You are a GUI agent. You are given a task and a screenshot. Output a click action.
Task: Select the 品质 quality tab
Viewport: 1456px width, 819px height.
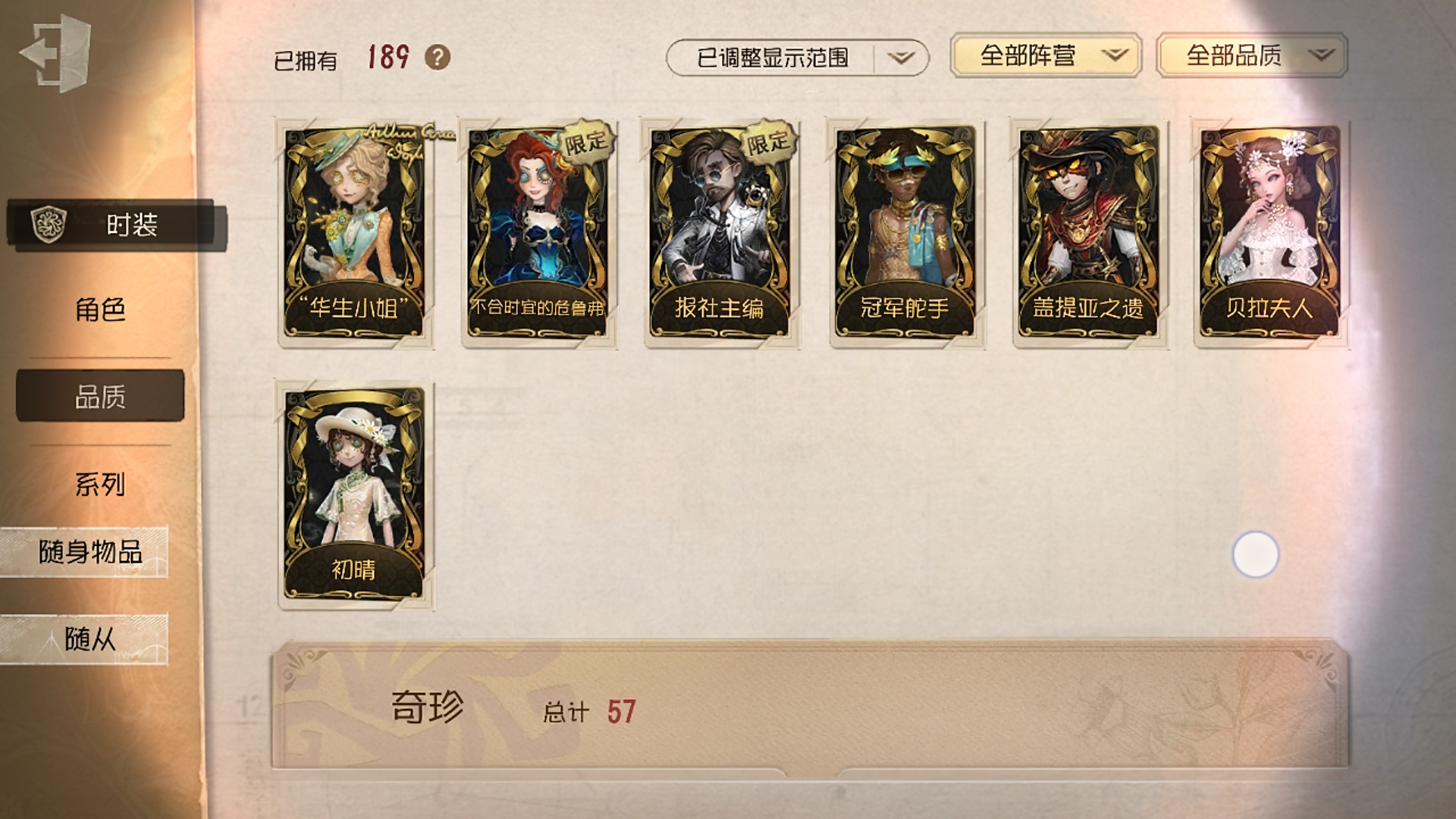pos(100,396)
